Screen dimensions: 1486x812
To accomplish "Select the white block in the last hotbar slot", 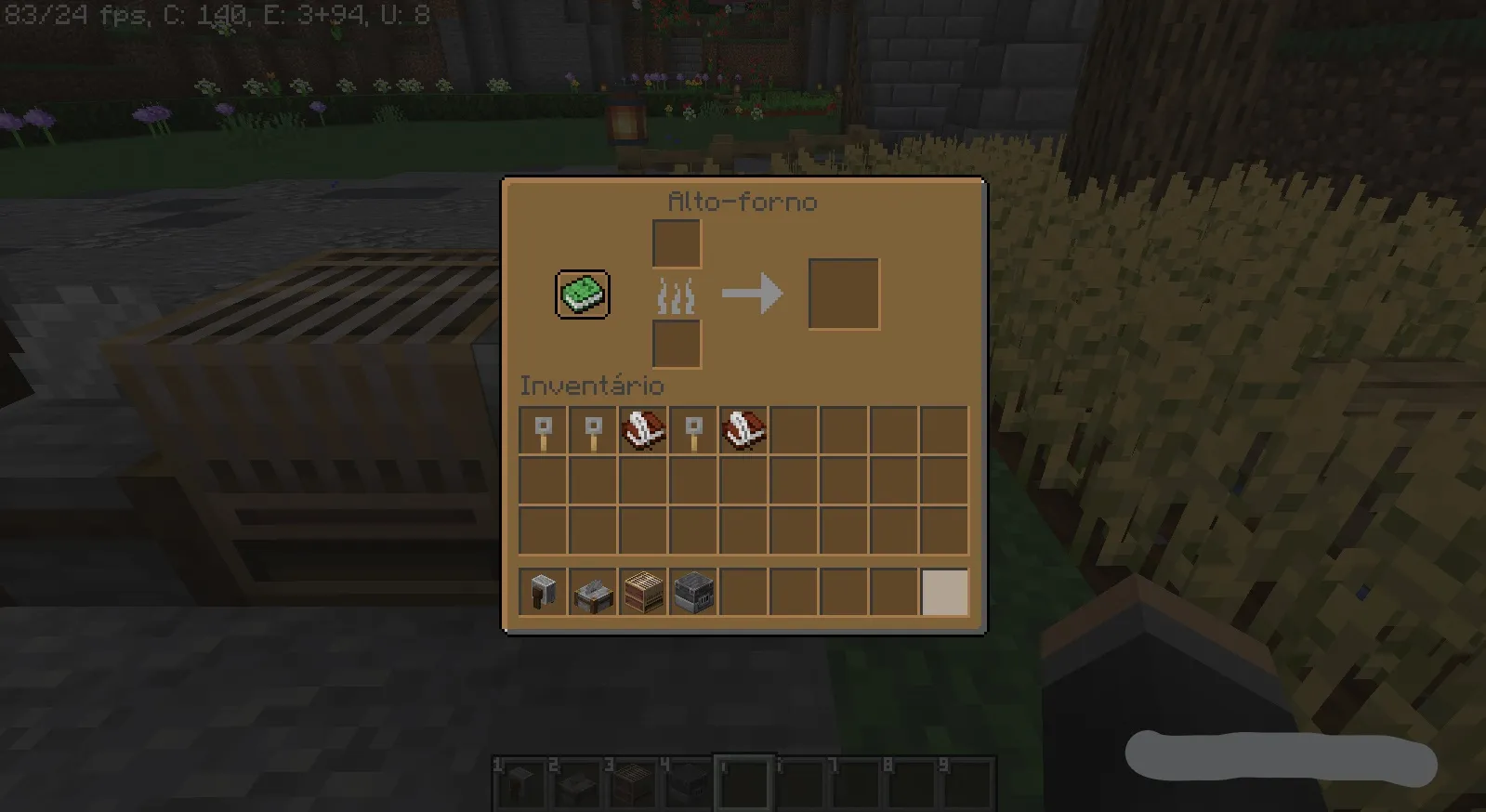I will 945,592.
